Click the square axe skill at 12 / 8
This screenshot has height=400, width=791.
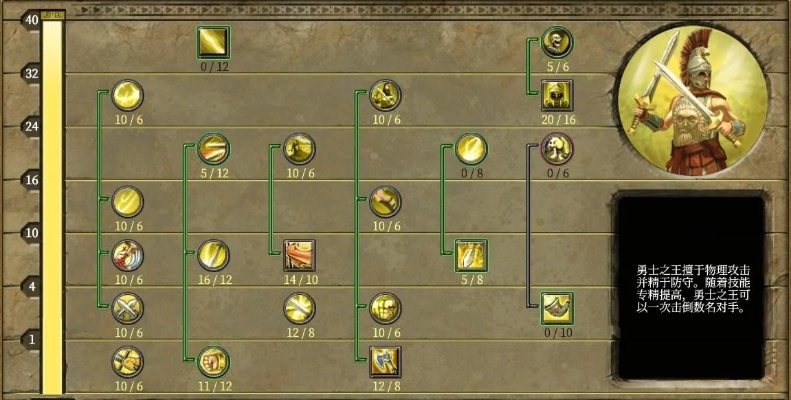(385, 360)
